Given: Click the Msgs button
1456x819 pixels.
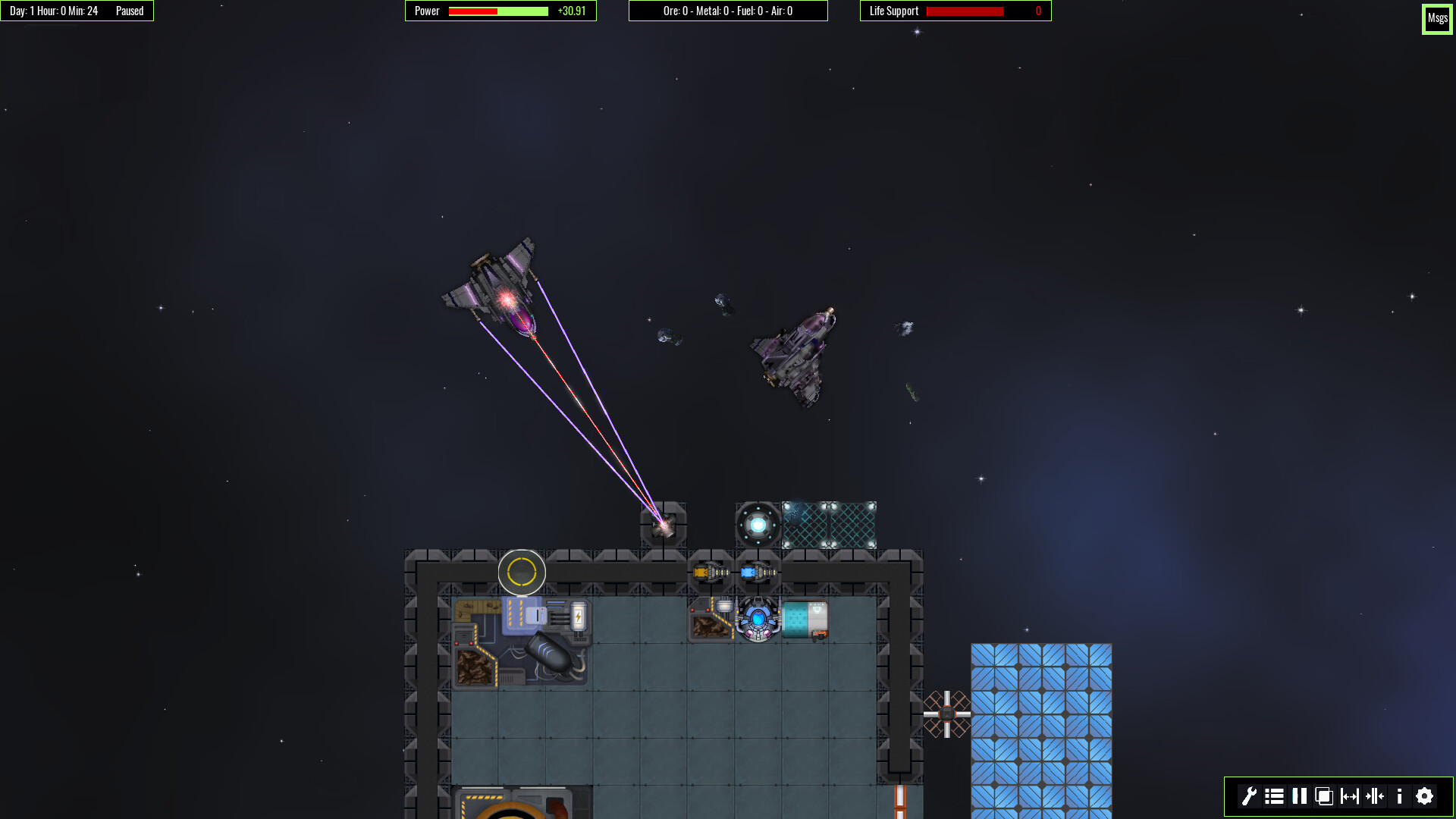Looking at the screenshot, I should pyautogui.click(x=1437, y=18).
